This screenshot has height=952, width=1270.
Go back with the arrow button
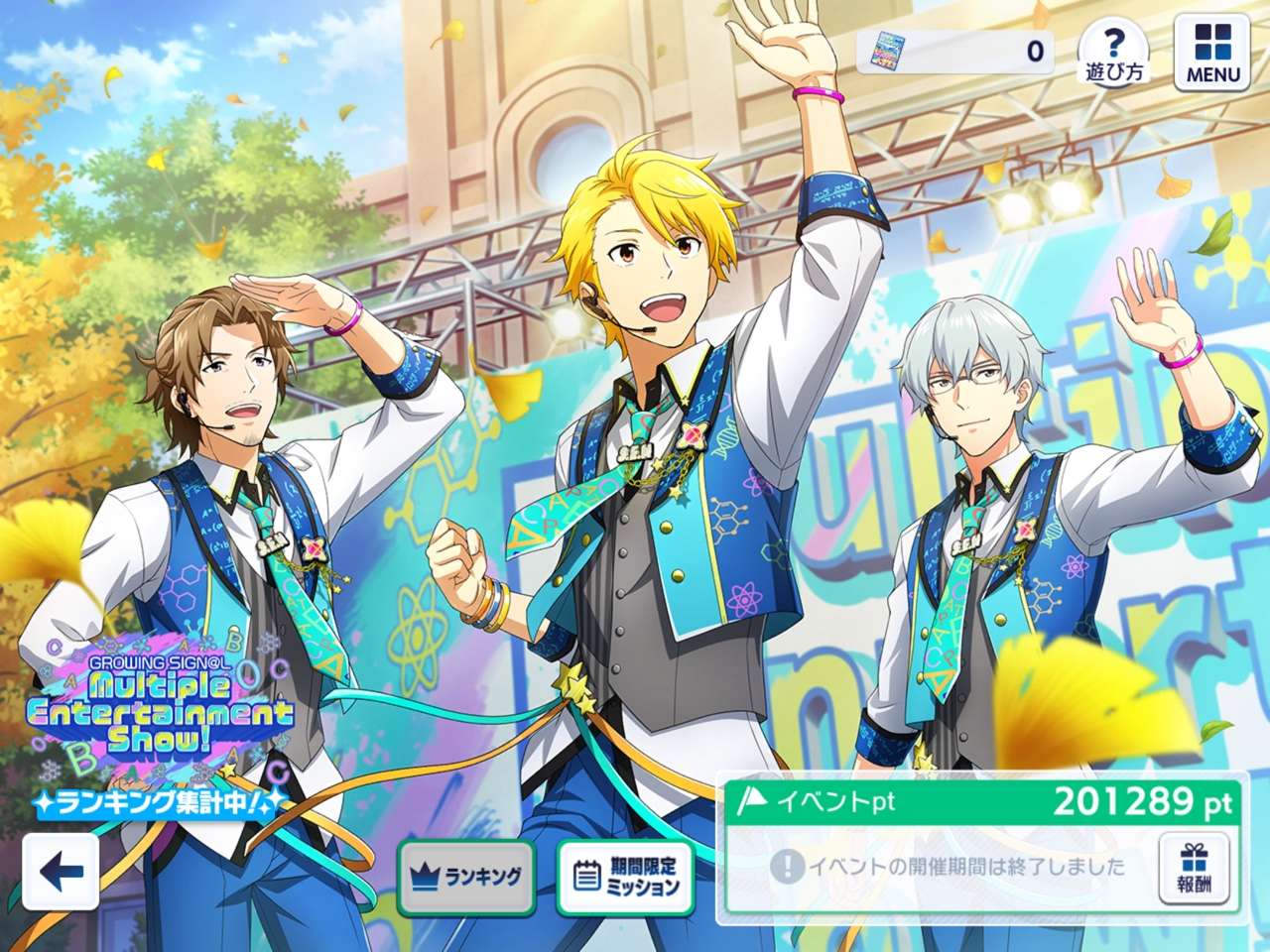[x=61, y=872]
